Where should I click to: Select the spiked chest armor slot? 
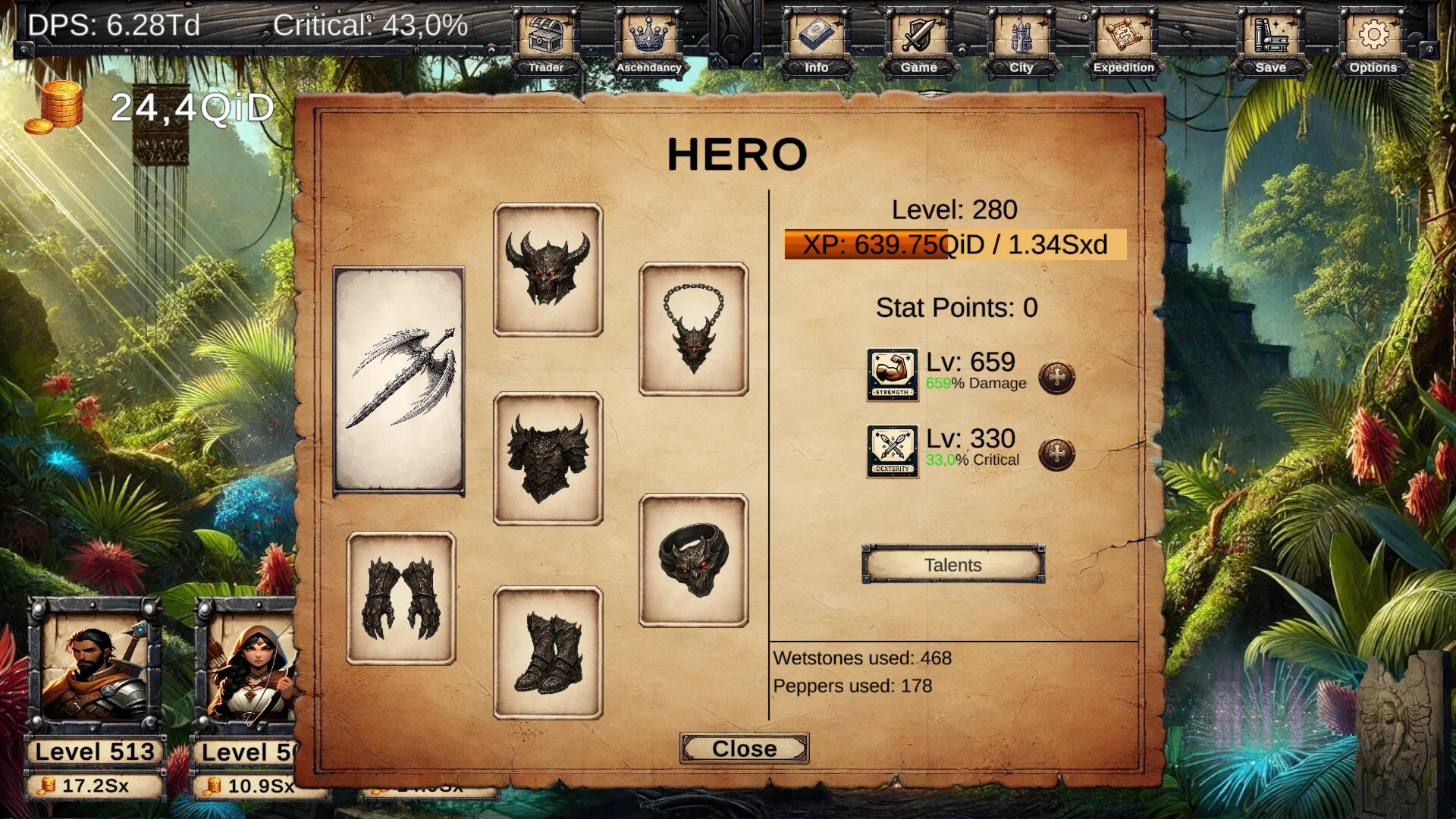pos(548,459)
